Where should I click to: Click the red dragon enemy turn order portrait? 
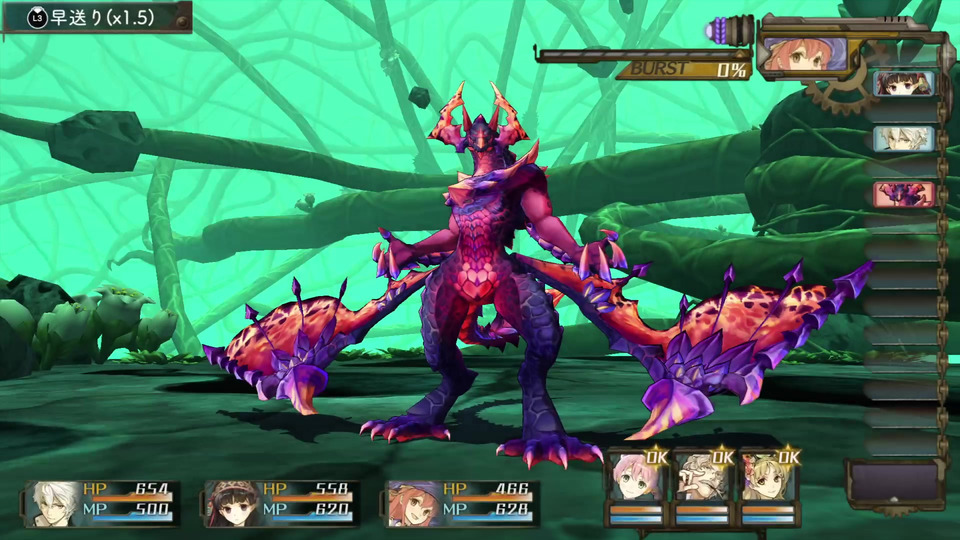point(904,193)
